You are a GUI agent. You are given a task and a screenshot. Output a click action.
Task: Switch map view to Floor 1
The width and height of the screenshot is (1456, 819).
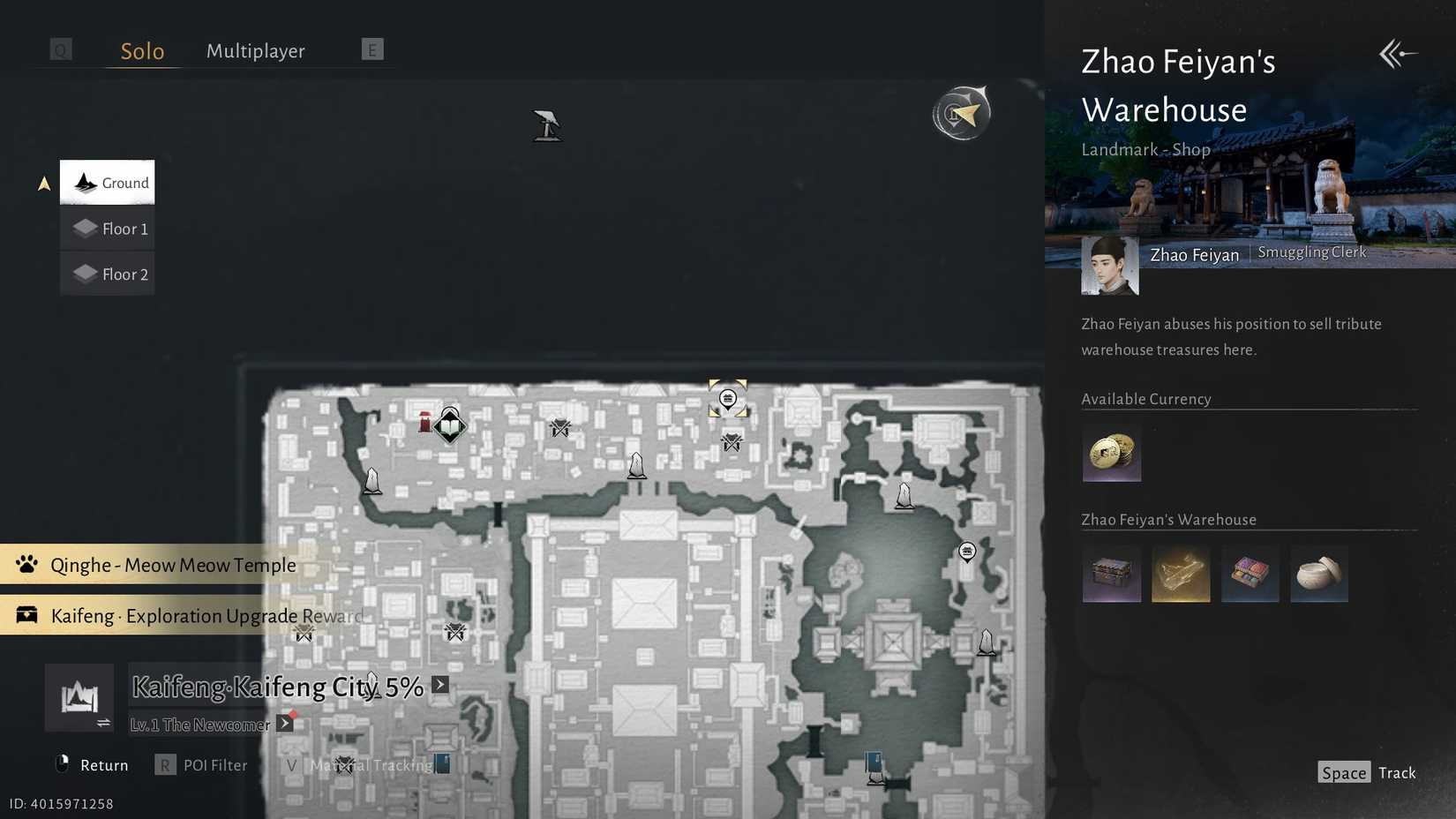[x=107, y=228]
